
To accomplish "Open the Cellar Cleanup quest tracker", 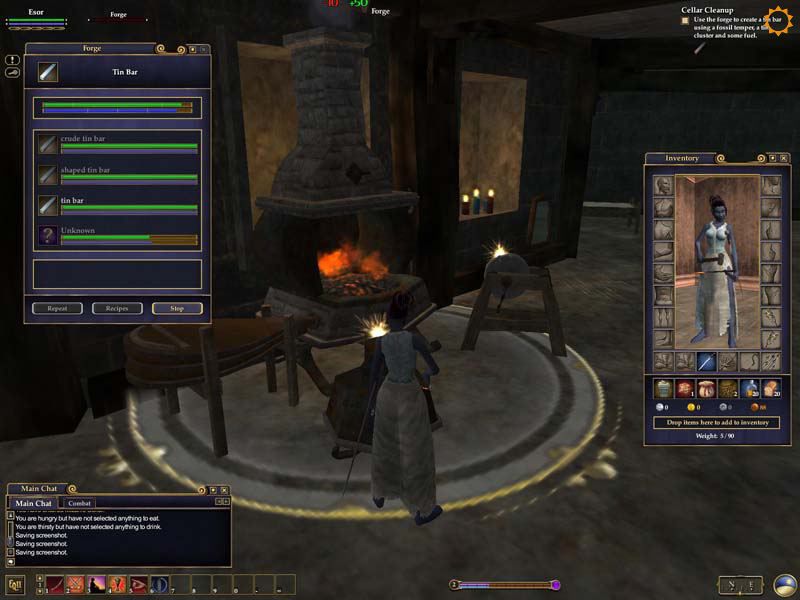I will coord(707,10).
